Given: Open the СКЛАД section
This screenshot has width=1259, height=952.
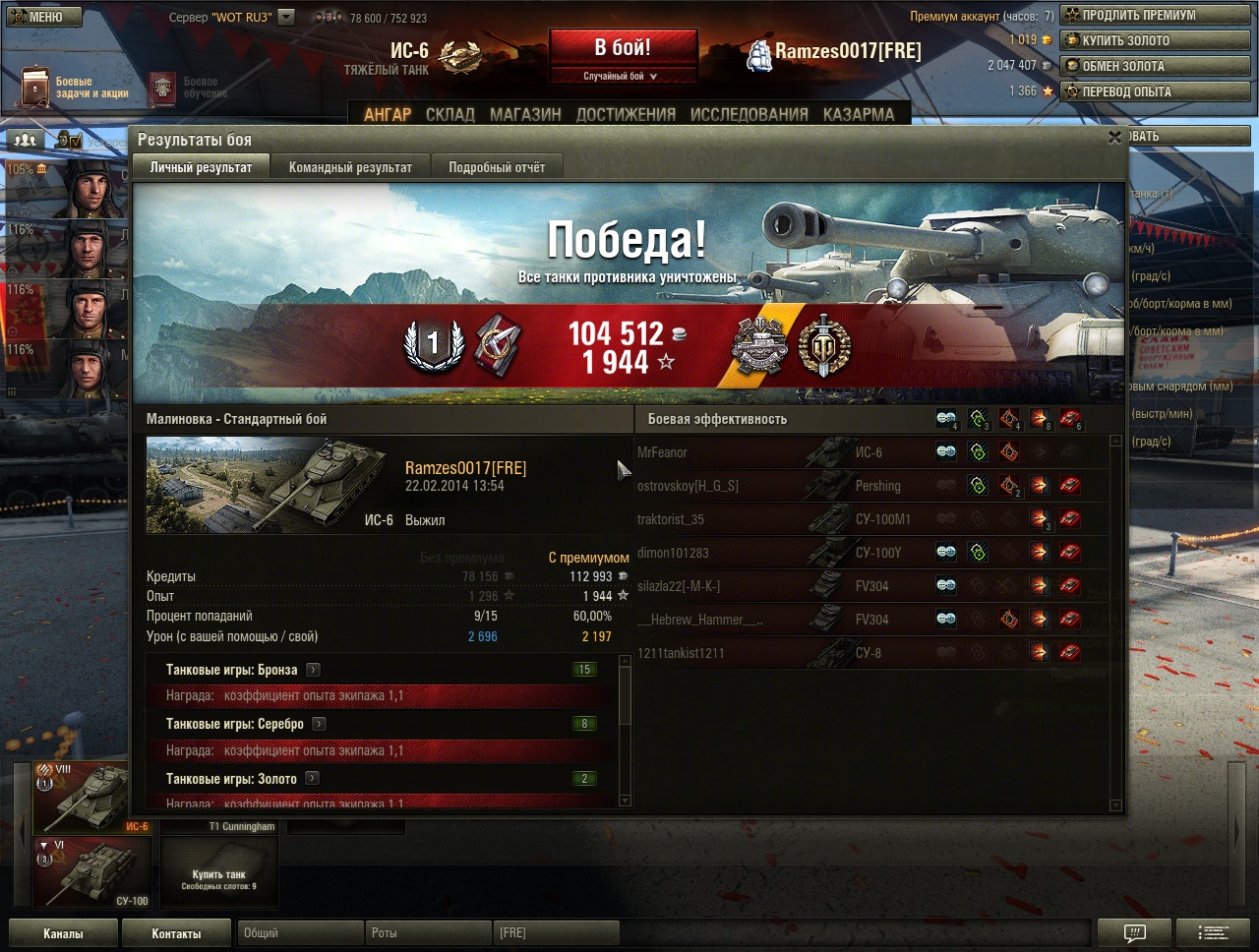Looking at the screenshot, I should pos(450,114).
